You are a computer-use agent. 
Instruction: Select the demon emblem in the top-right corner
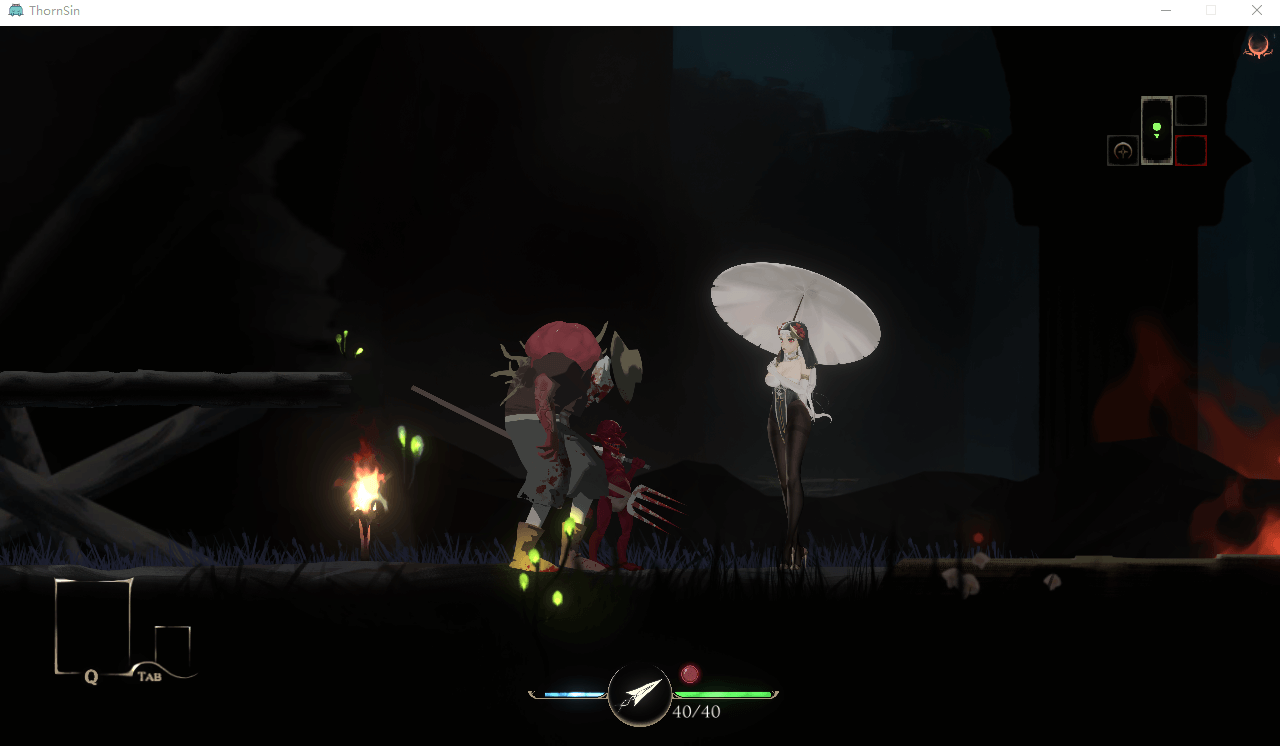pyautogui.click(x=1257, y=48)
